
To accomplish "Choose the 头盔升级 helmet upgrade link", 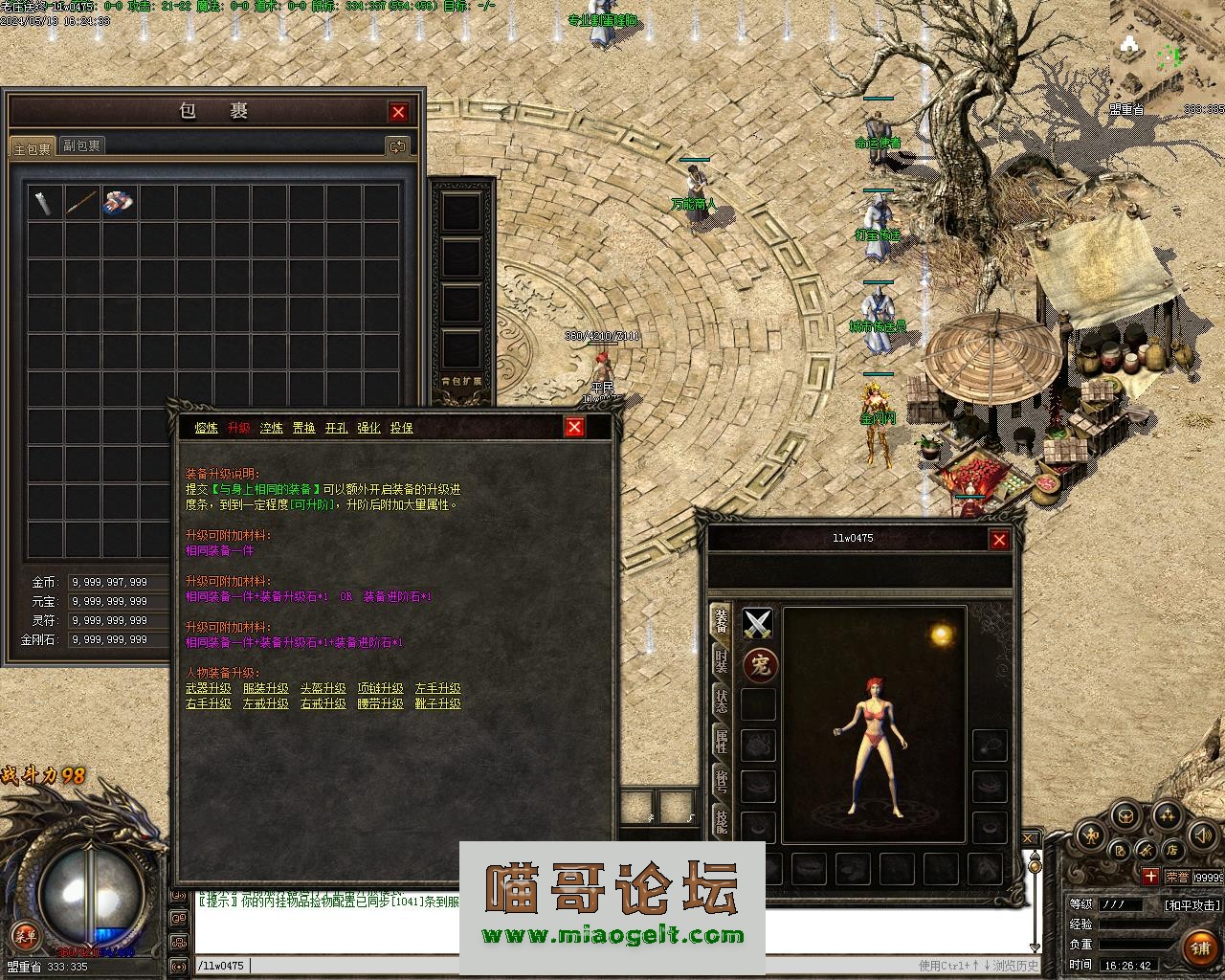I will [323, 688].
